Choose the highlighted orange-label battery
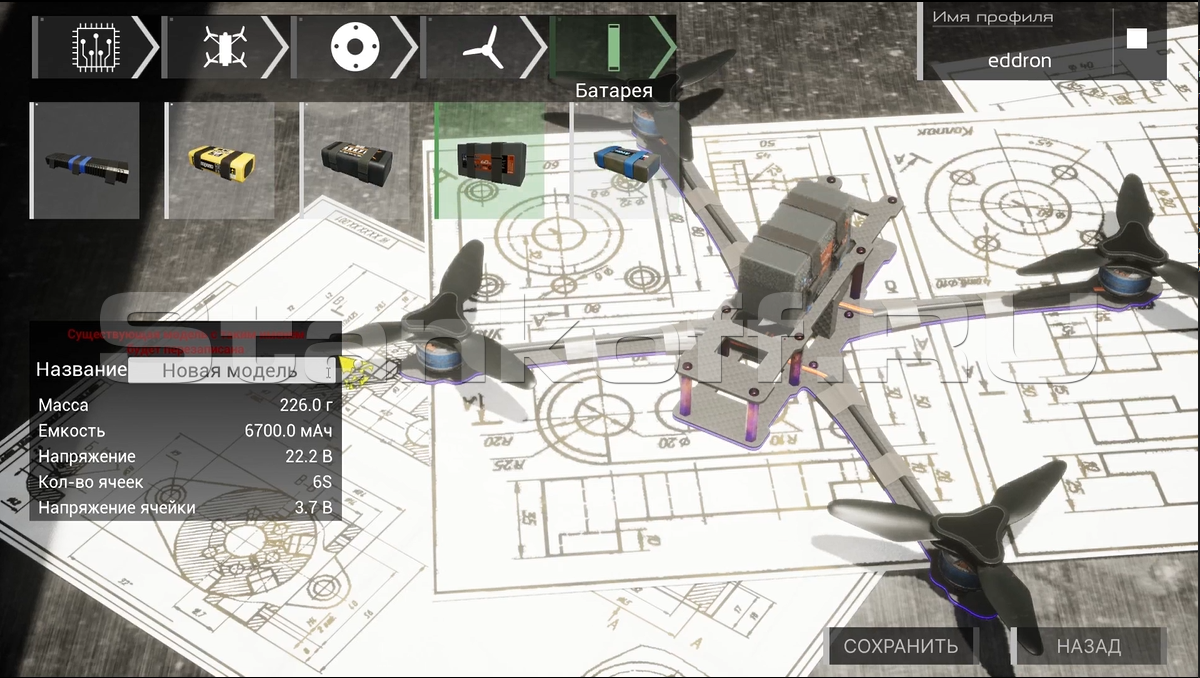The width and height of the screenshot is (1200, 678). [x=491, y=160]
